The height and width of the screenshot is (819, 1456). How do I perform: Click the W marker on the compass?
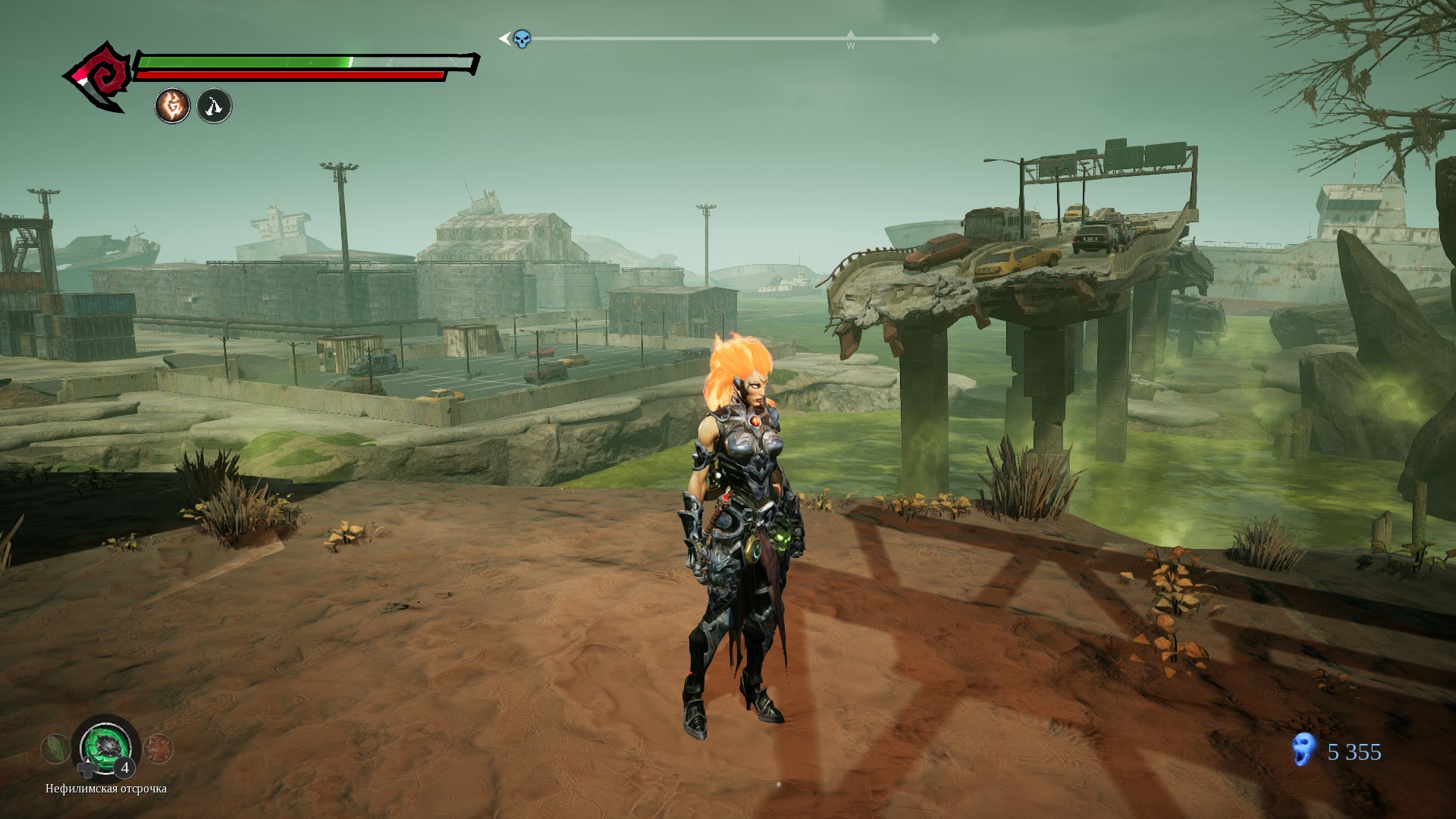pos(850,42)
